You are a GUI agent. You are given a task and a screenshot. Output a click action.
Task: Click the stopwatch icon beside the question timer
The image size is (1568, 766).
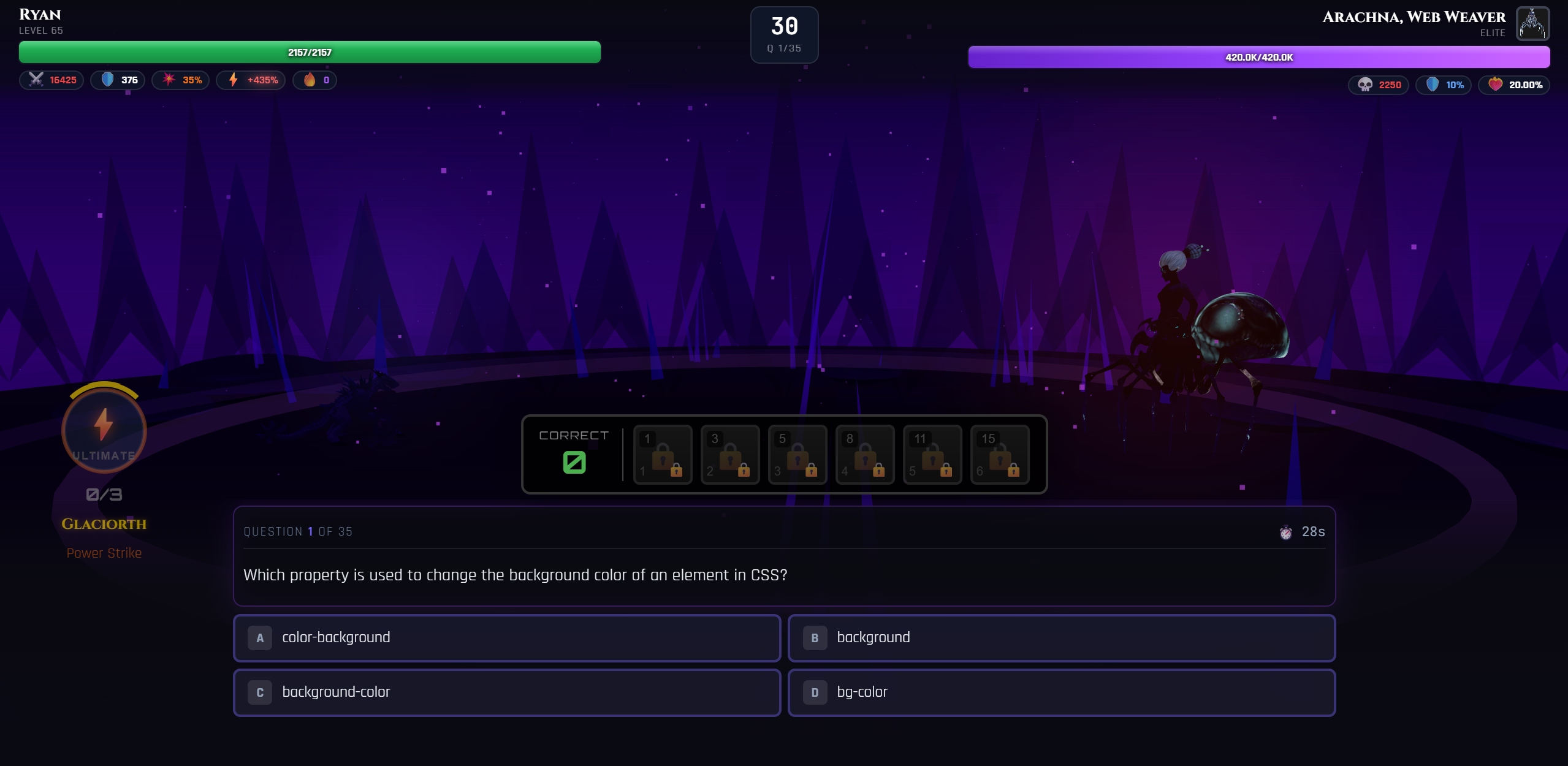point(1286,532)
